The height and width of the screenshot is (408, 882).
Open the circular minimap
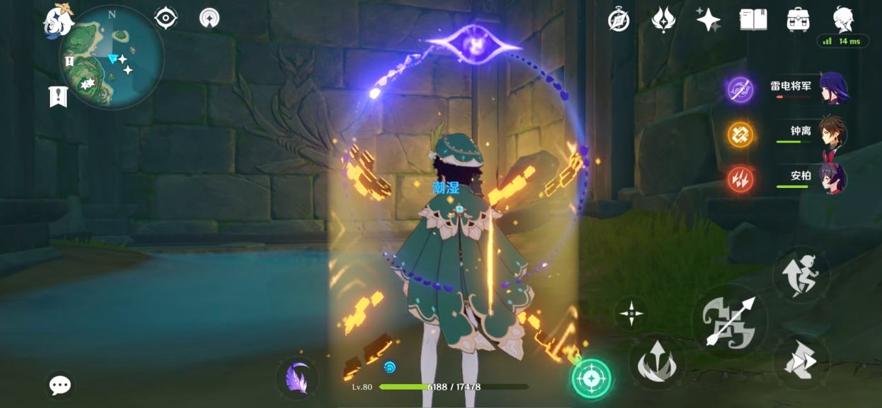[112, 57]
